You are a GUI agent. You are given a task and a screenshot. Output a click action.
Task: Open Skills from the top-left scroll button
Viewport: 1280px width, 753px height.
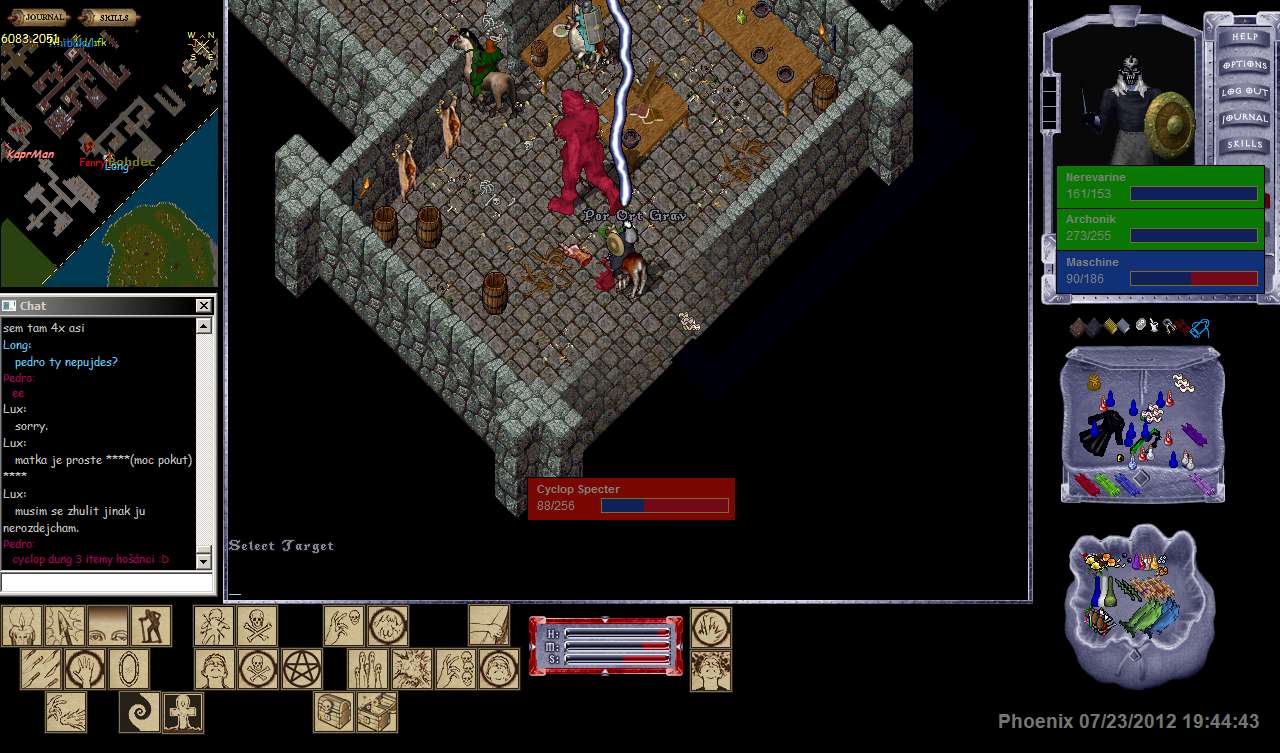tap(109, 17)
